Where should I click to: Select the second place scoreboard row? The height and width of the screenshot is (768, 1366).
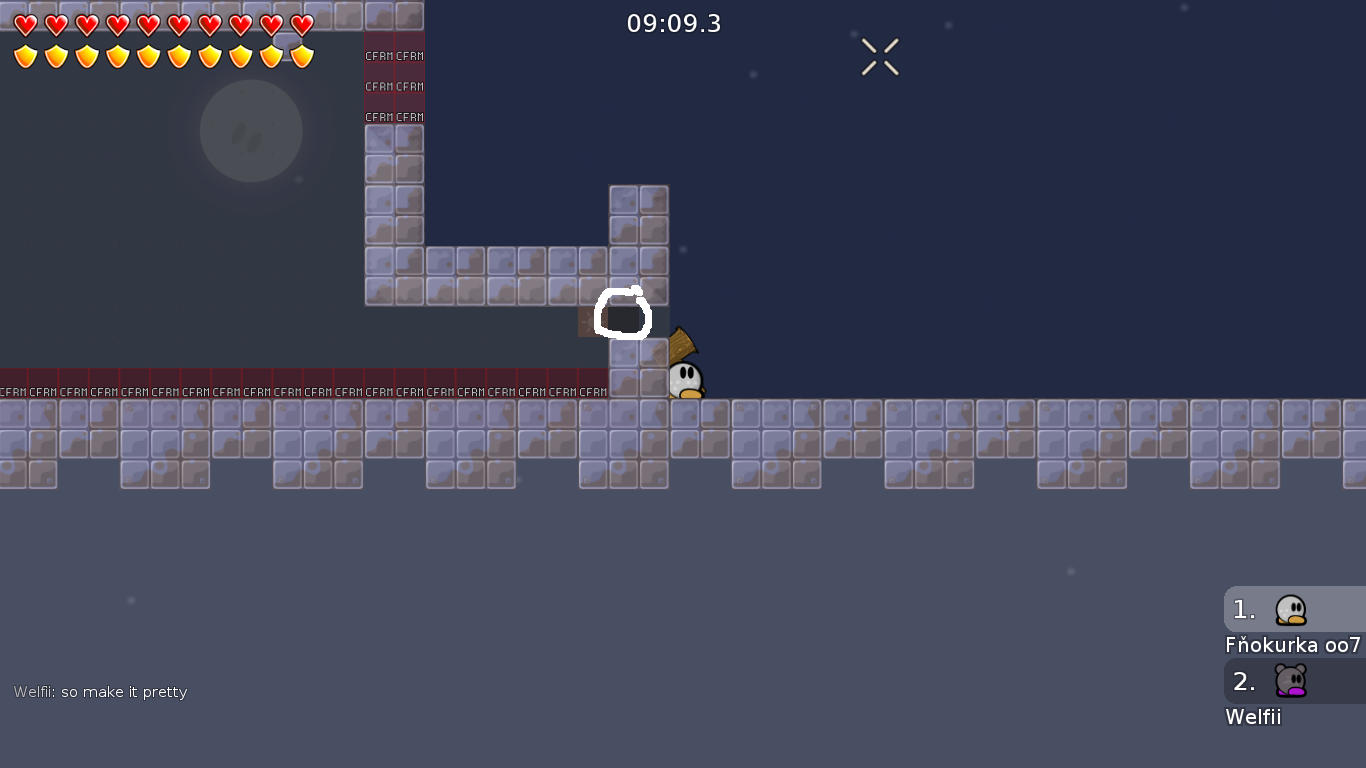1290,681
